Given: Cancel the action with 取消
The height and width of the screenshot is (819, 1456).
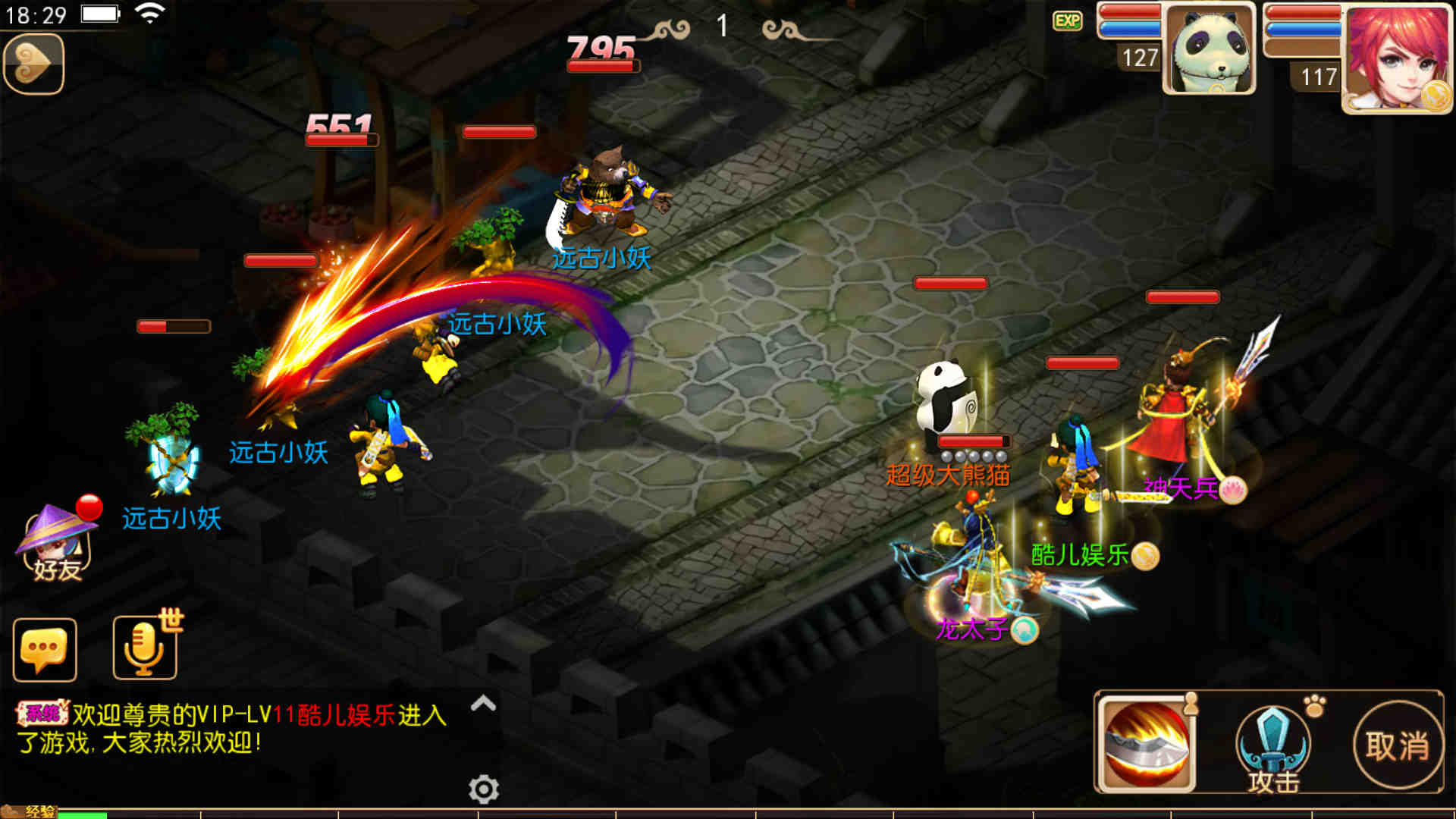Looking at the screenshot, I should [1398, 745].
